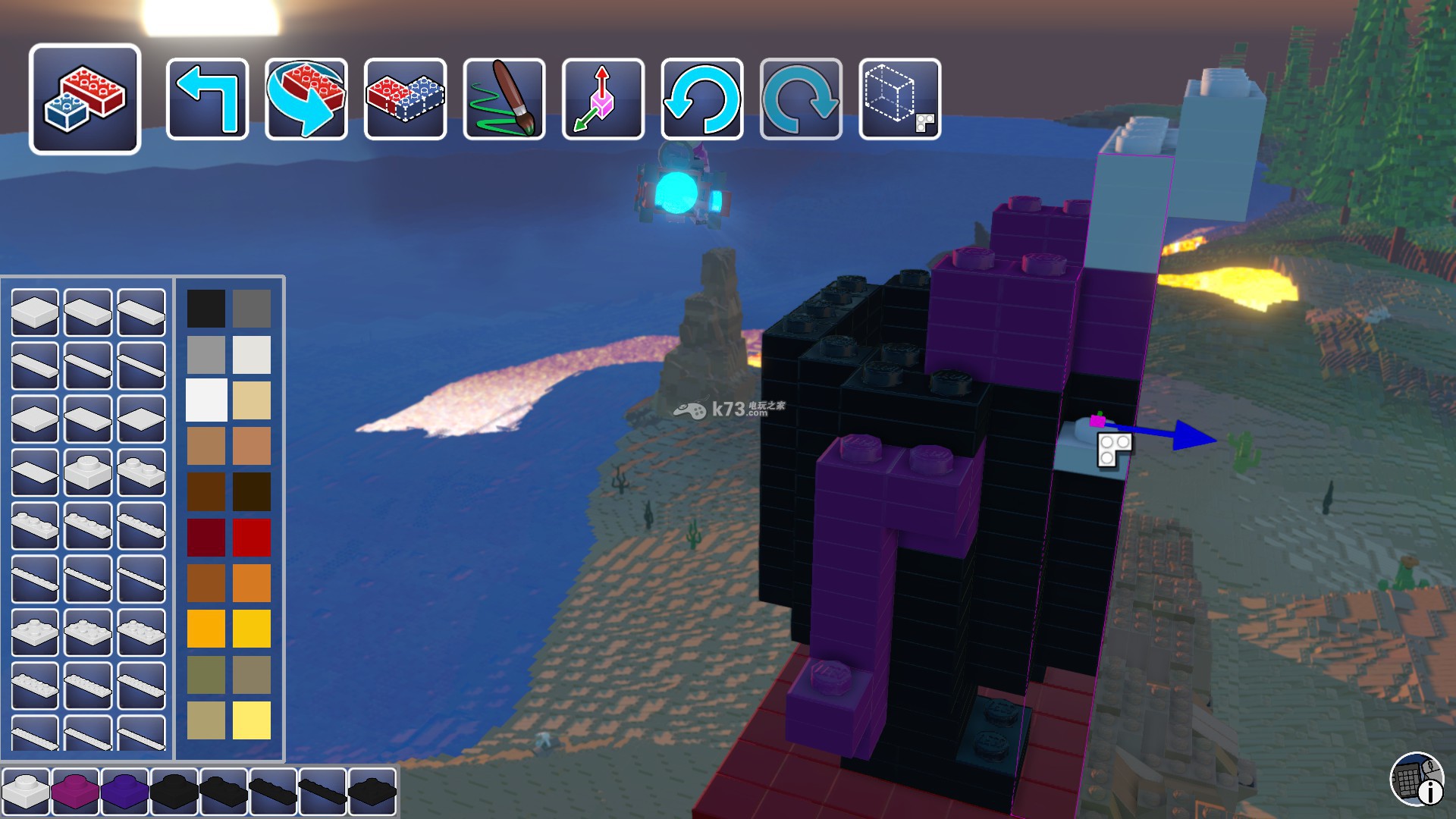Open the info panel icon

pyautogui.click(x=1417, y=779)
